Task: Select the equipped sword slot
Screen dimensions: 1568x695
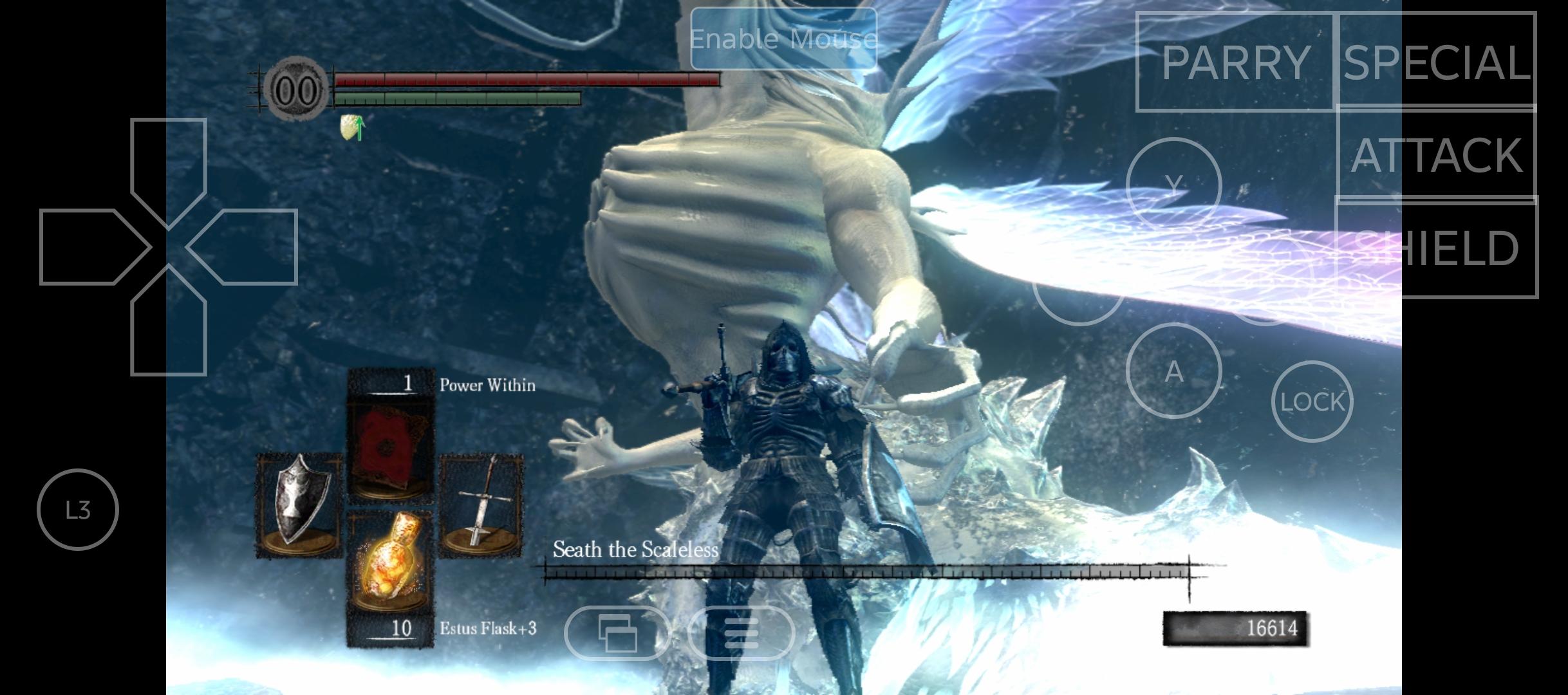Action: click(x=481, y=505)
